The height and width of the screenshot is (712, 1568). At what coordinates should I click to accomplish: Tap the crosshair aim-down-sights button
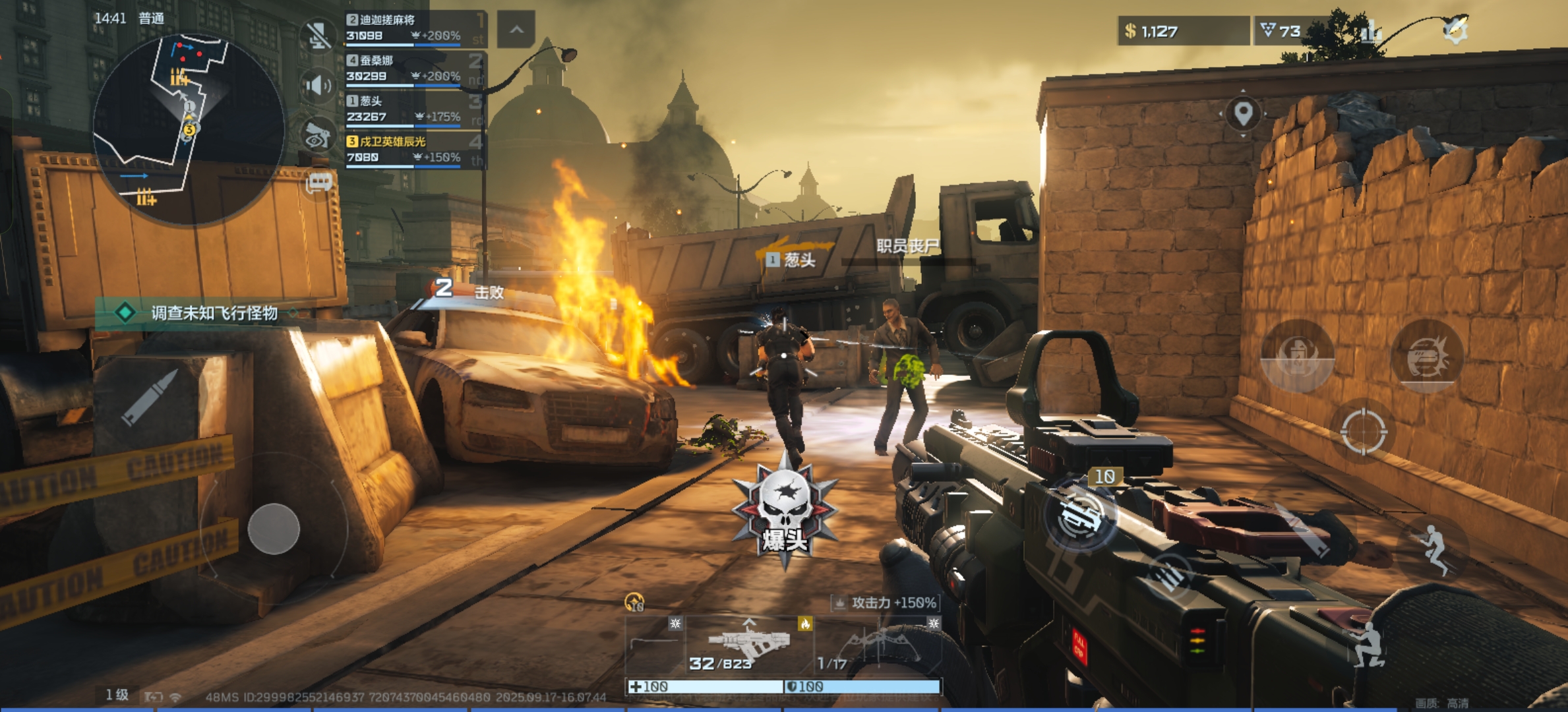[x=1364, y=432]
